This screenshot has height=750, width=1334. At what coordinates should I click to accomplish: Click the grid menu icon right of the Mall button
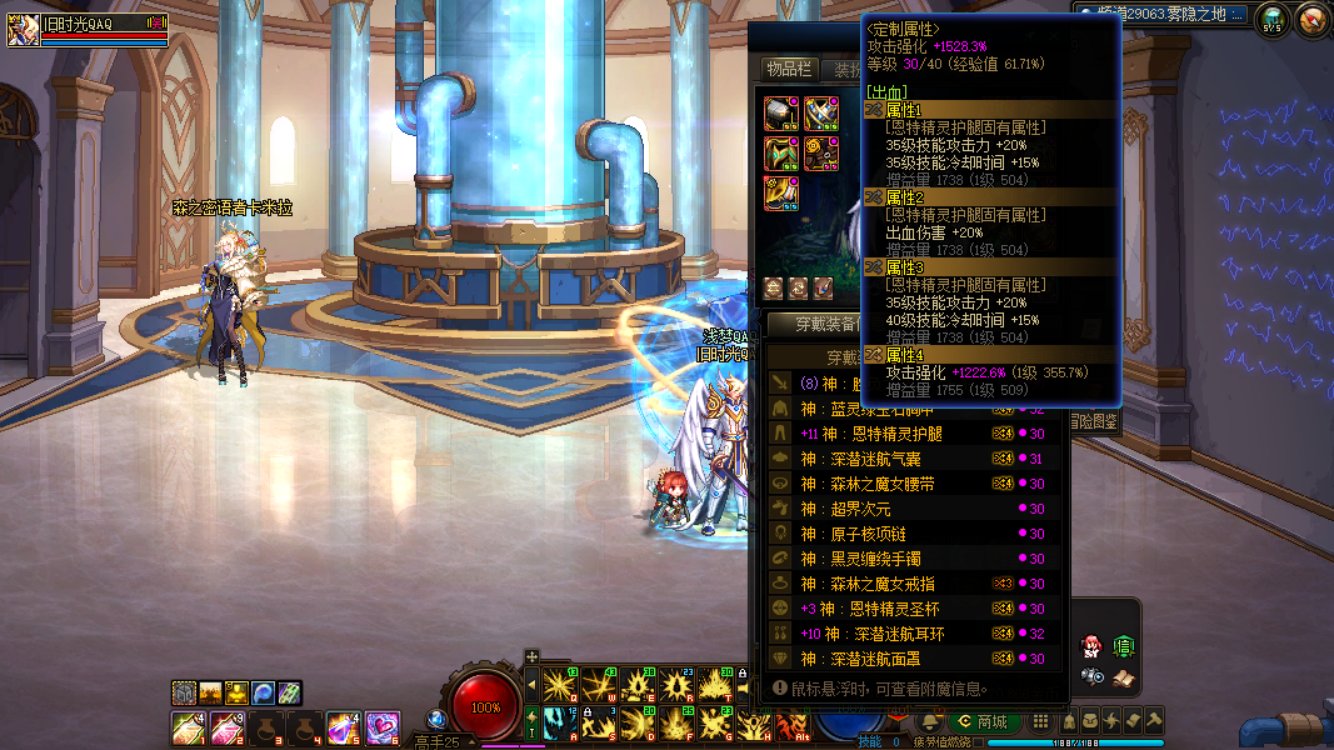1041,722
